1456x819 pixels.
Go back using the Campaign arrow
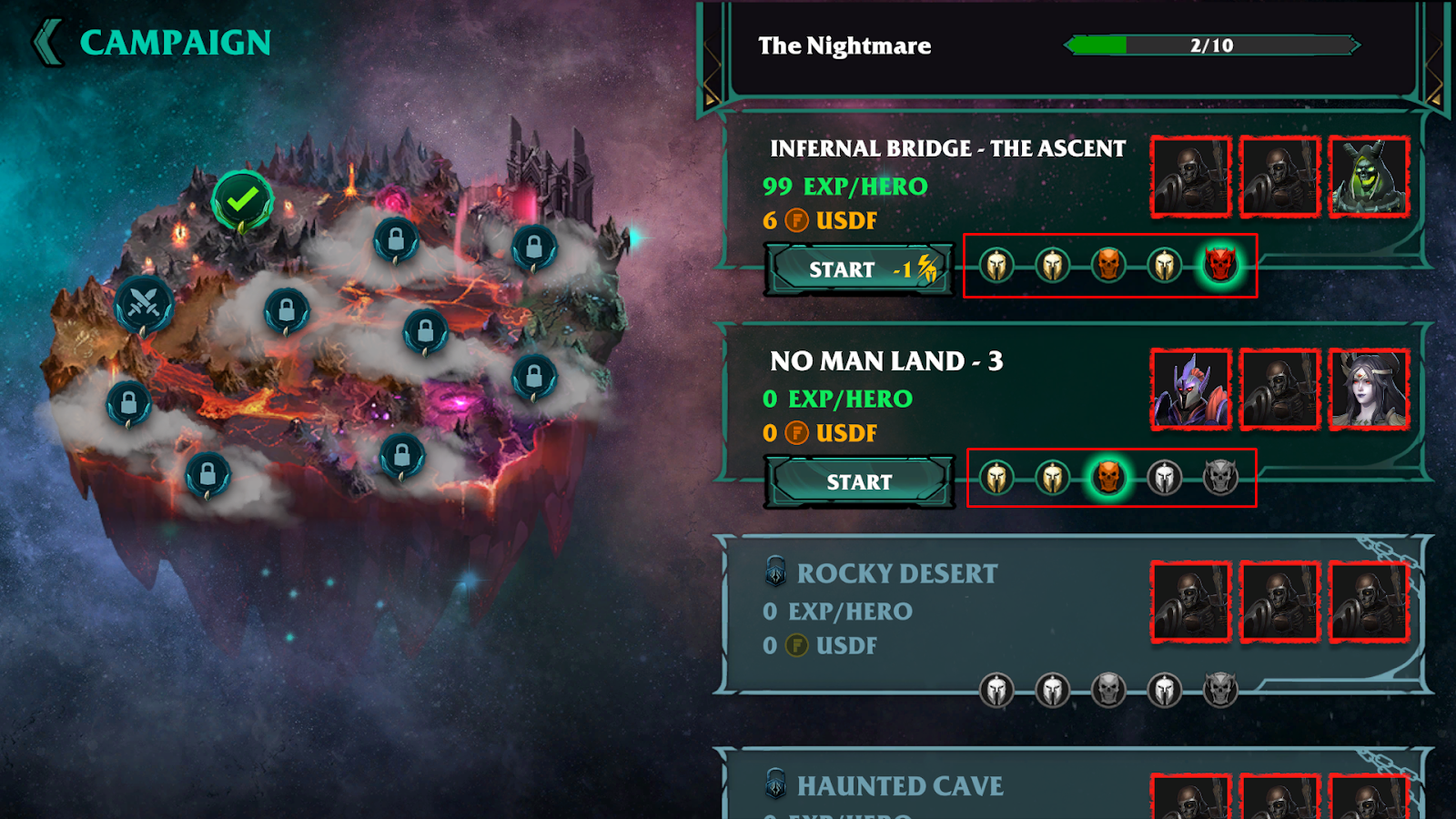(x=48, y=43)
